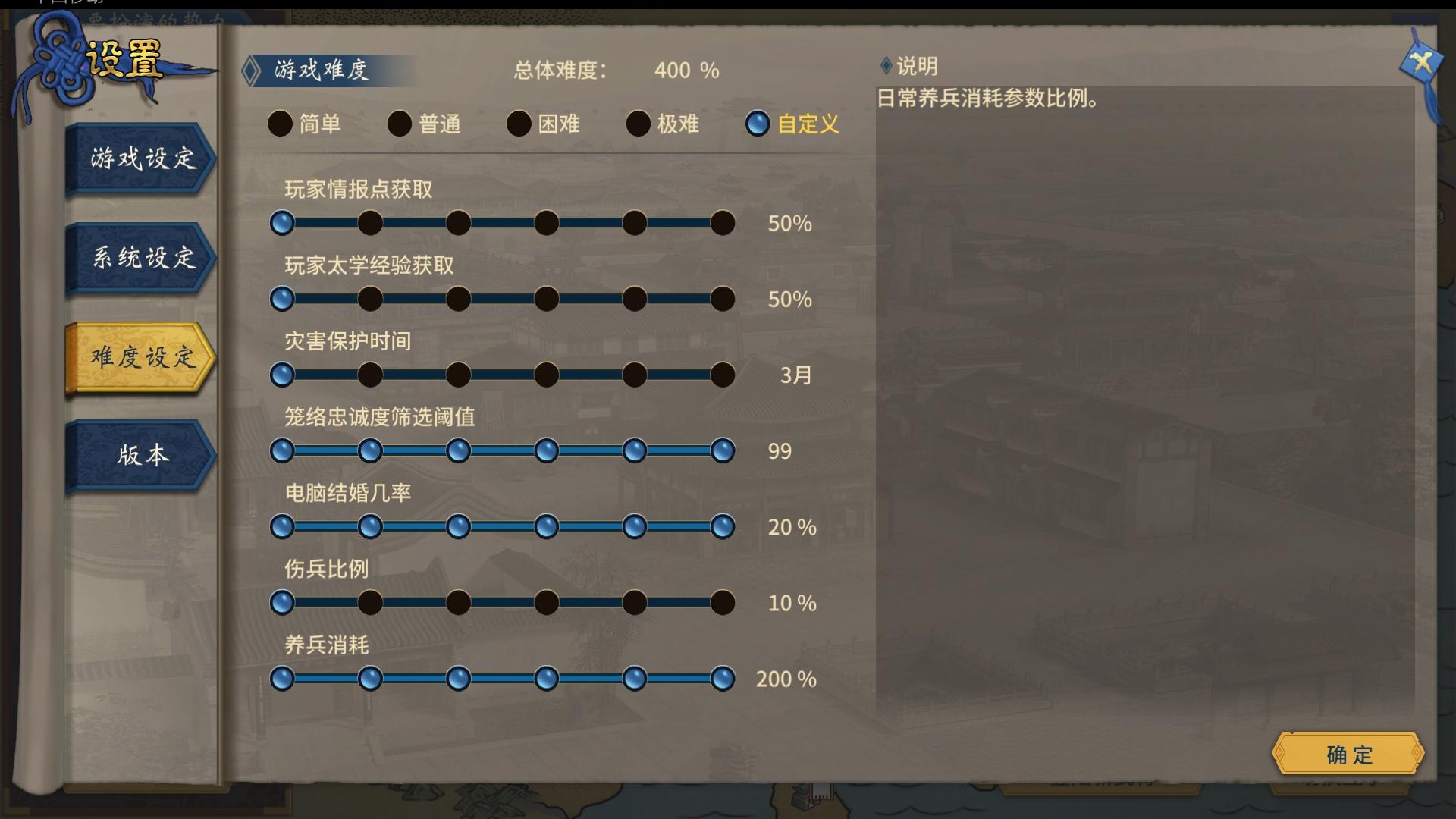Image resolution: width=1456 pixels, height=819 pixels.
Task: Click the 99 value next to 笼络忠诚度筛选阈值
Action: pos(779,452)
